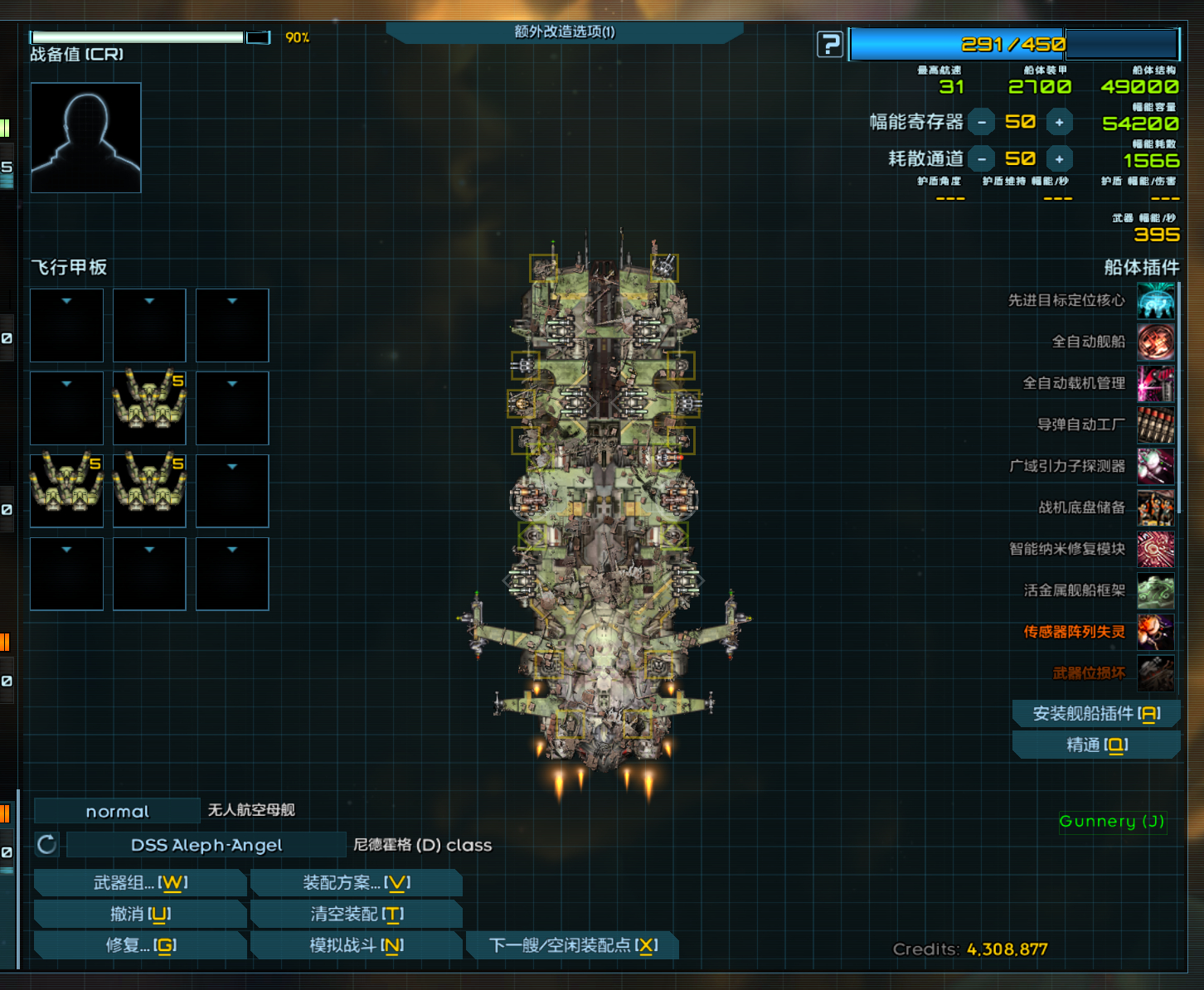
Task: Strip the ship's loadout (清空装配)
Action: [x=356, y=914]
